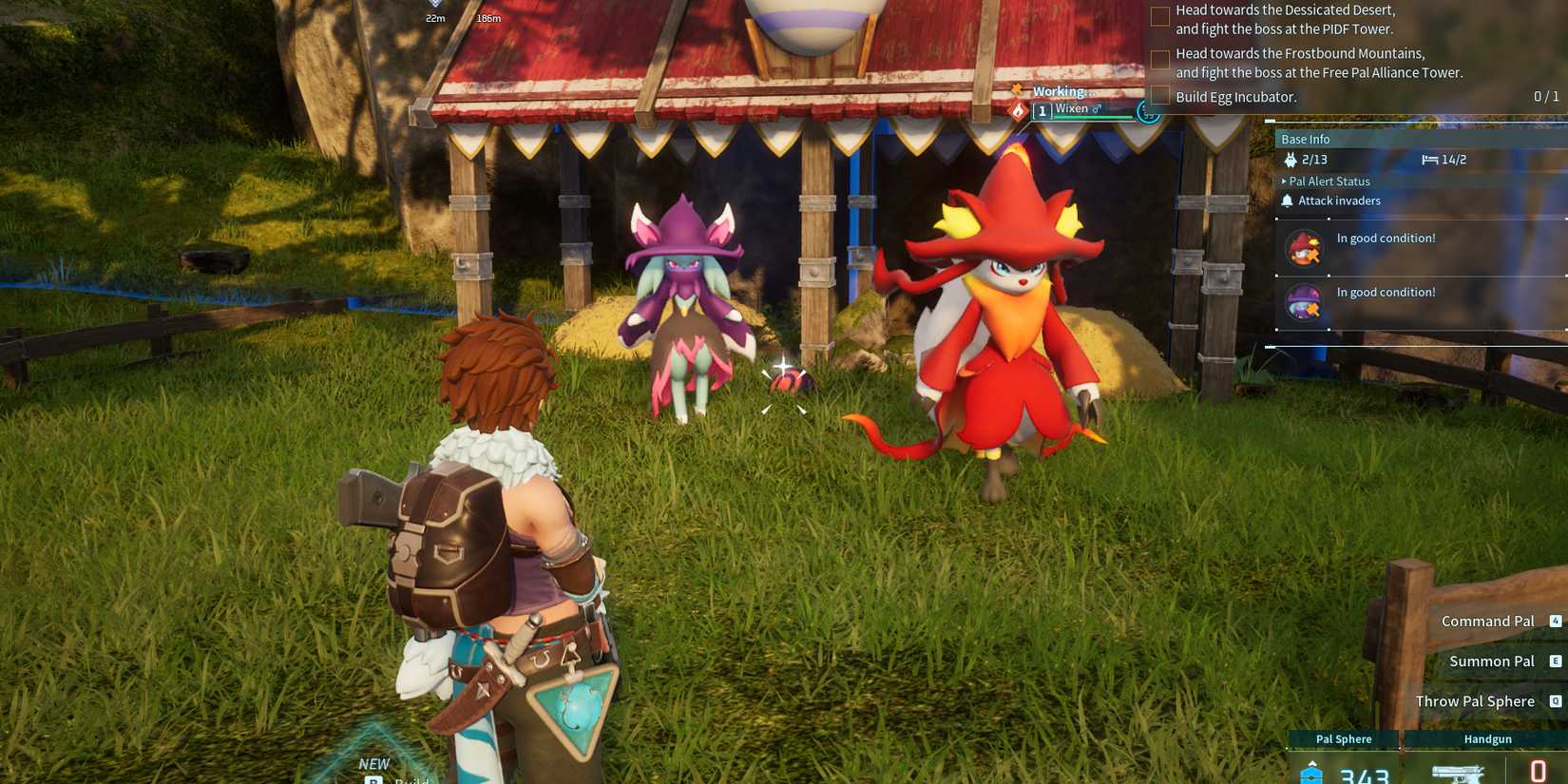Select the bed capacity icon showing 14/2
The width and height of the screenshot is (1568, 784).
[1430, 160]
